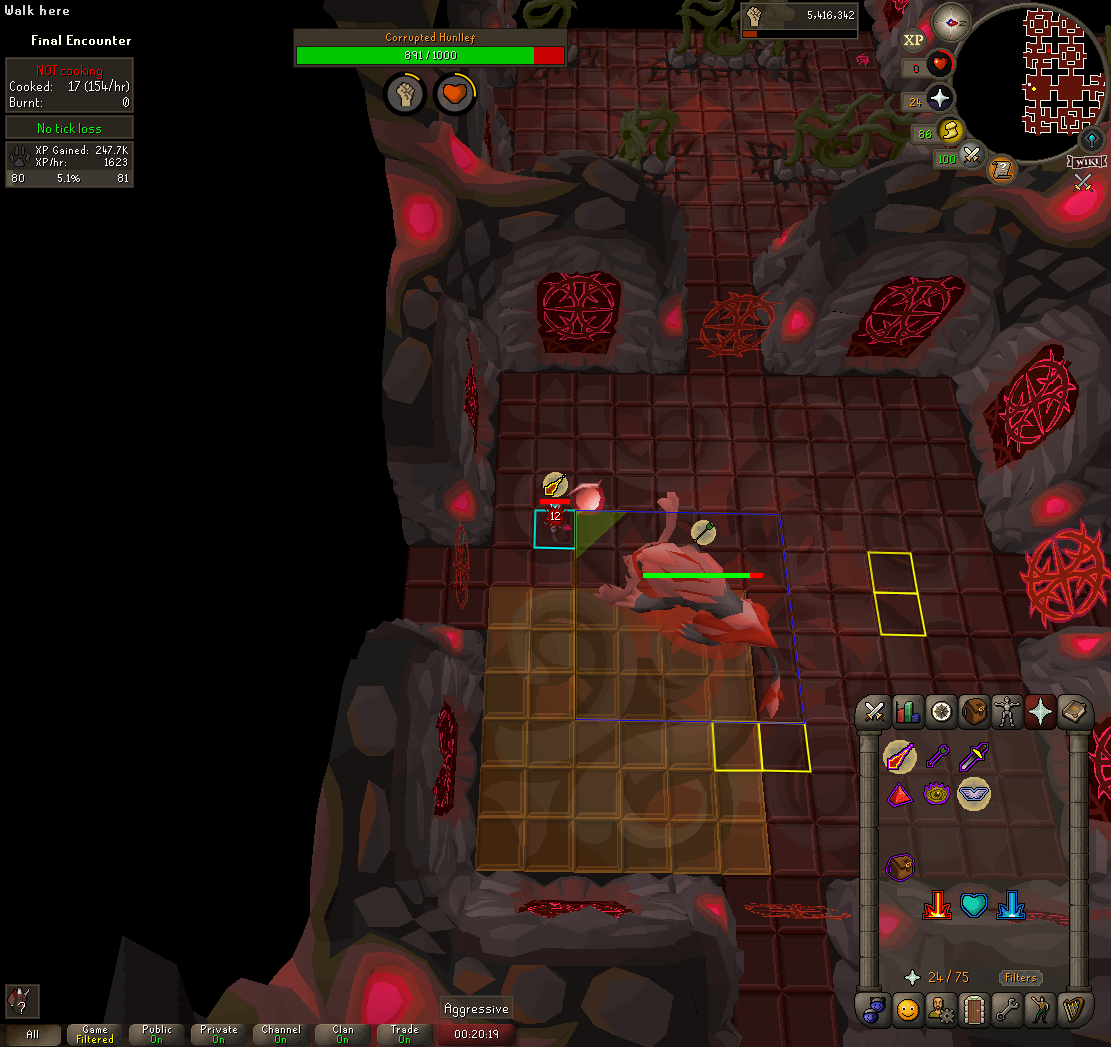1111x1047 pixels.
Task: Open the prayer Filters button
Action: 1019,977
